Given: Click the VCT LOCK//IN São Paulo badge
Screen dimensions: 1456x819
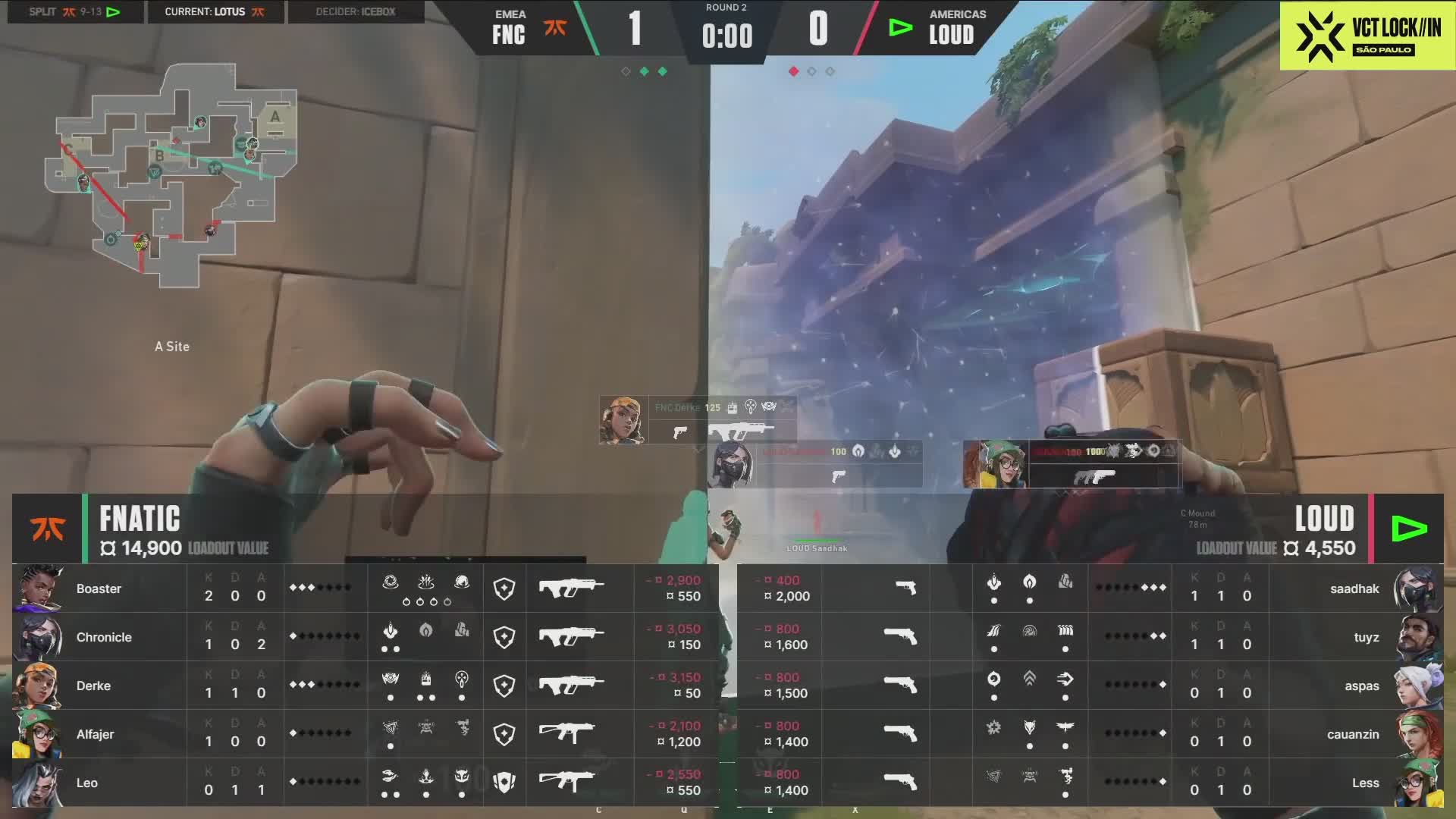Looking at the screenshot, I should (1367, 36).
